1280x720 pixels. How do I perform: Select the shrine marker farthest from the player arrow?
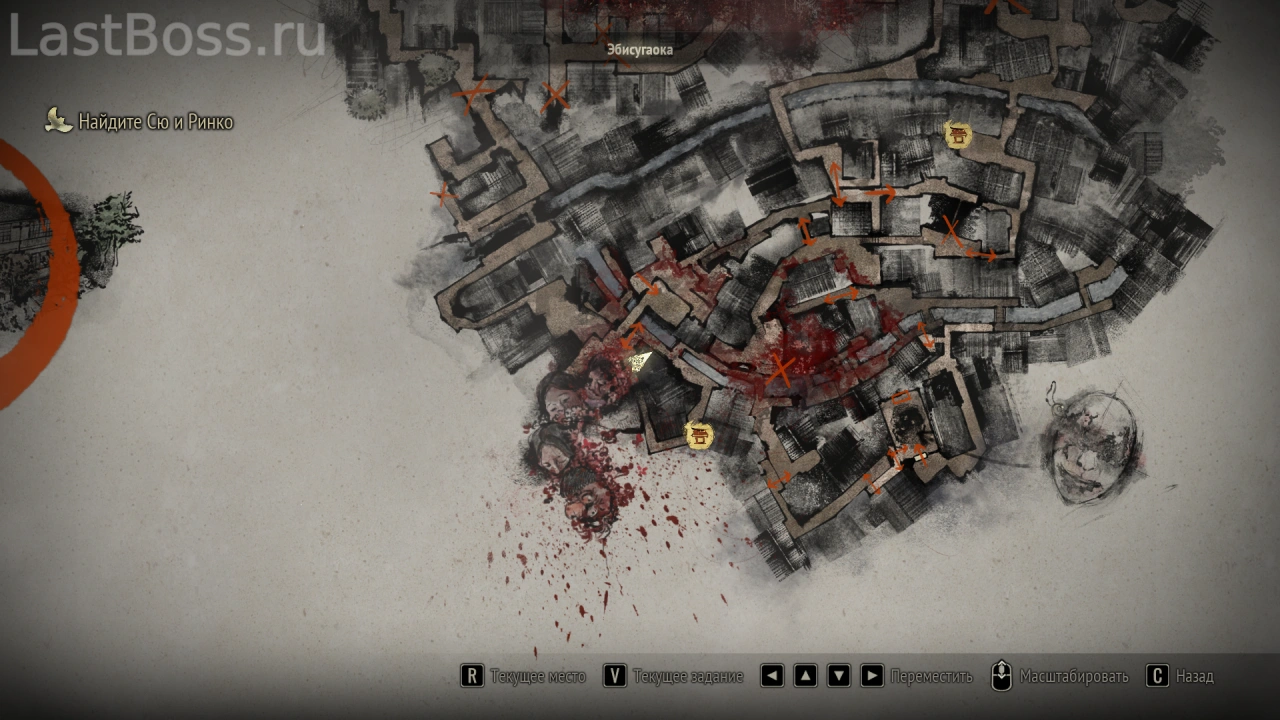pyautogui.click(x=957, y=134)
